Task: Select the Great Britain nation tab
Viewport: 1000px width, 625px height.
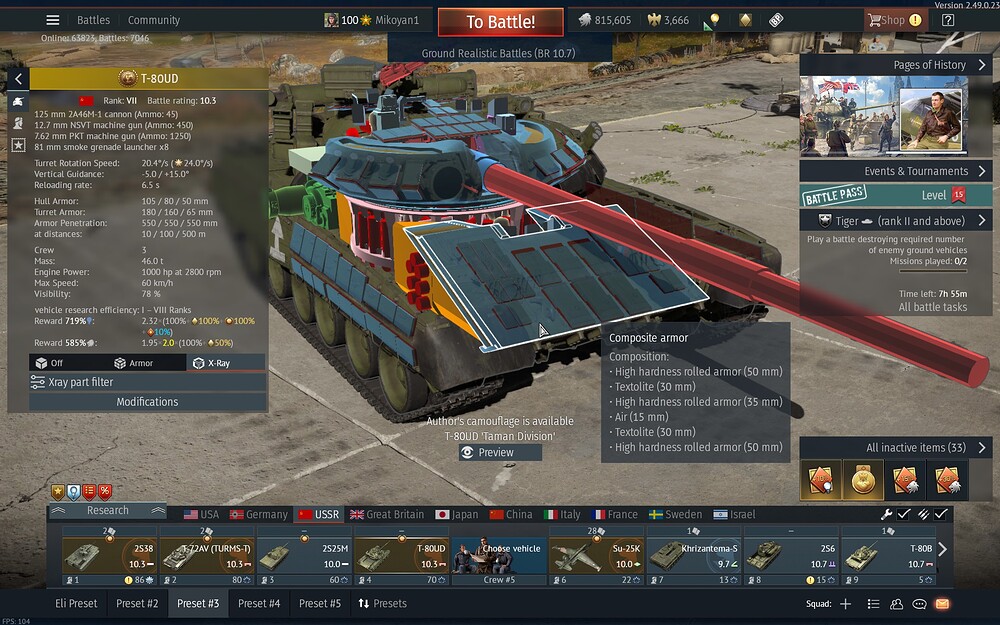Action: tap(386, 514)
